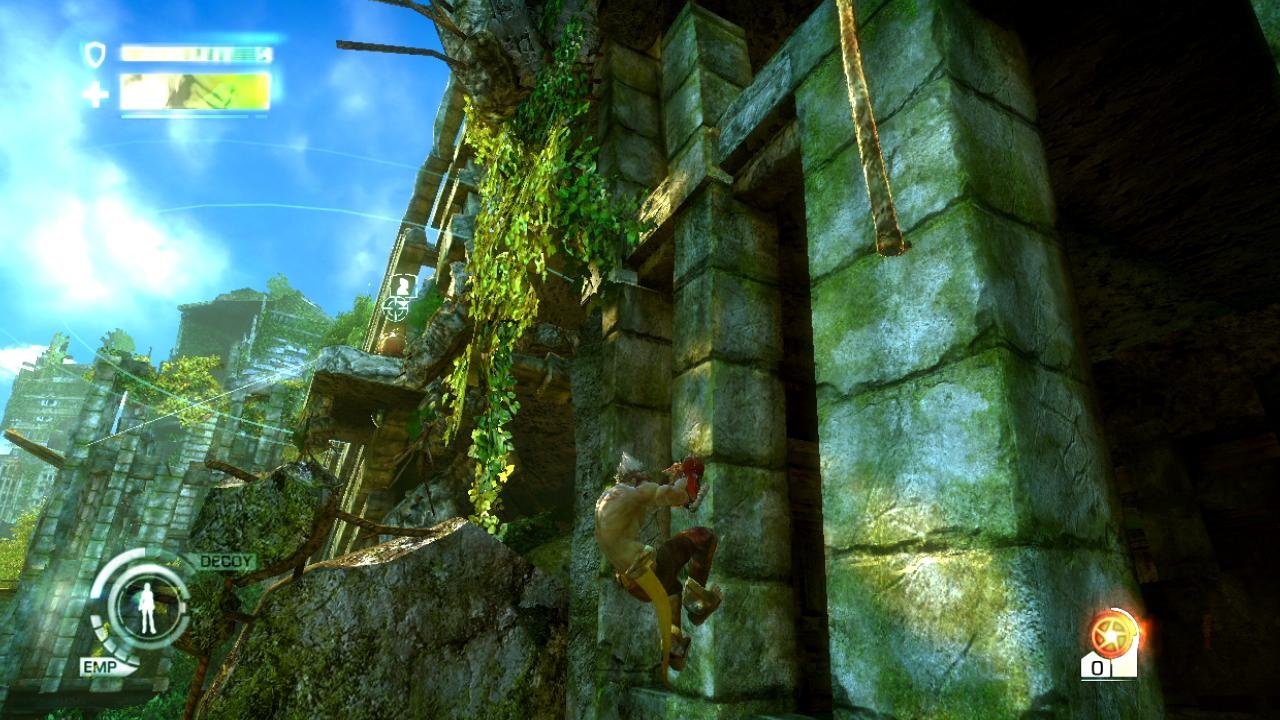
Task: Select the DECOY command label
Action: click(x=226, y=562)
